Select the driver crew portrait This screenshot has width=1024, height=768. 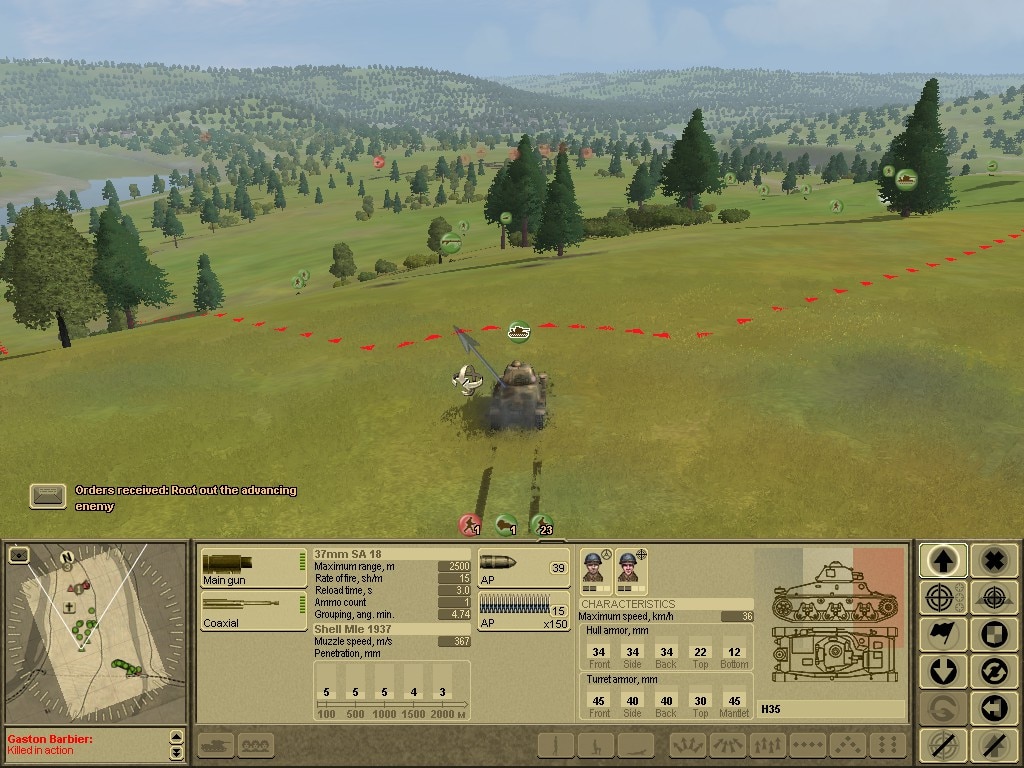595,568
